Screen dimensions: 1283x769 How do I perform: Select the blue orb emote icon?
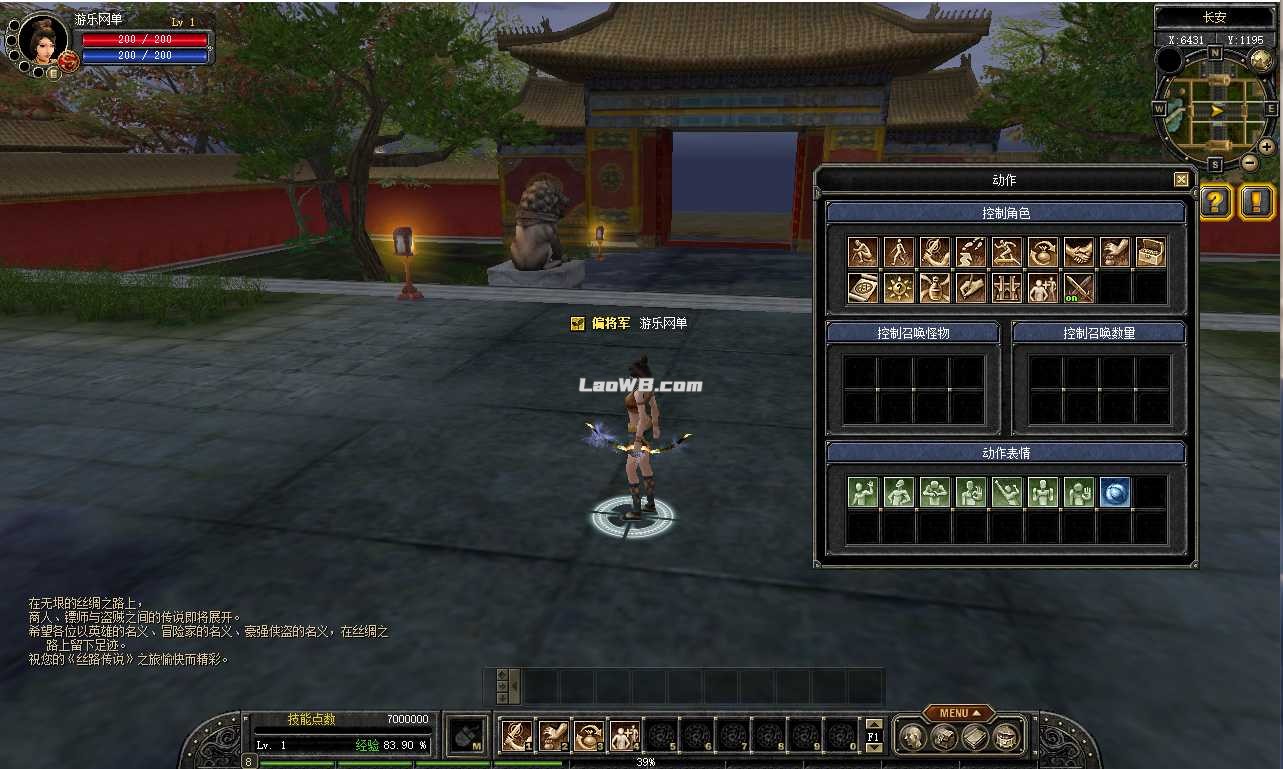pyautogui.click(x=1115, y=491)
